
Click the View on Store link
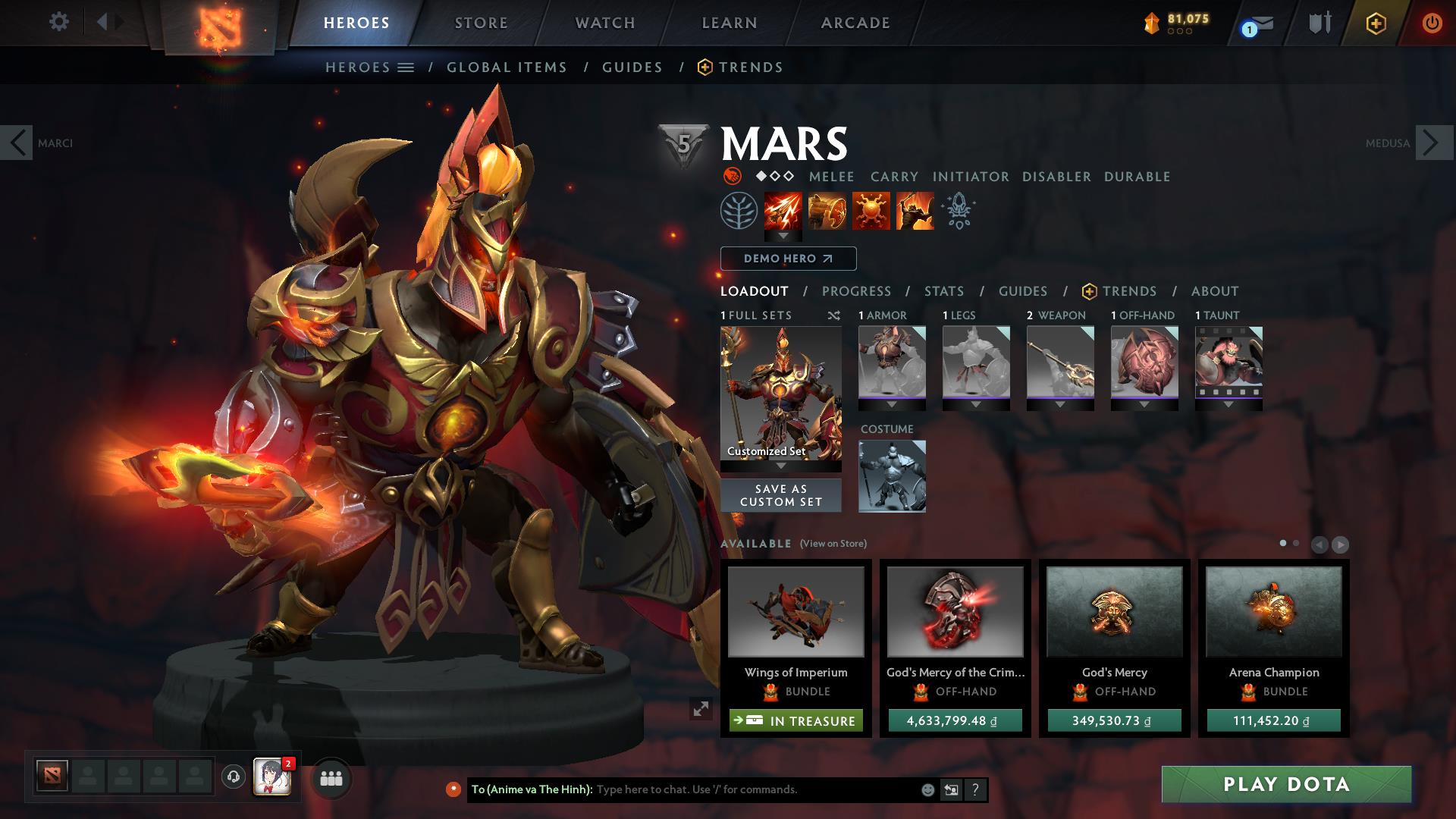(x=833, y=544)
